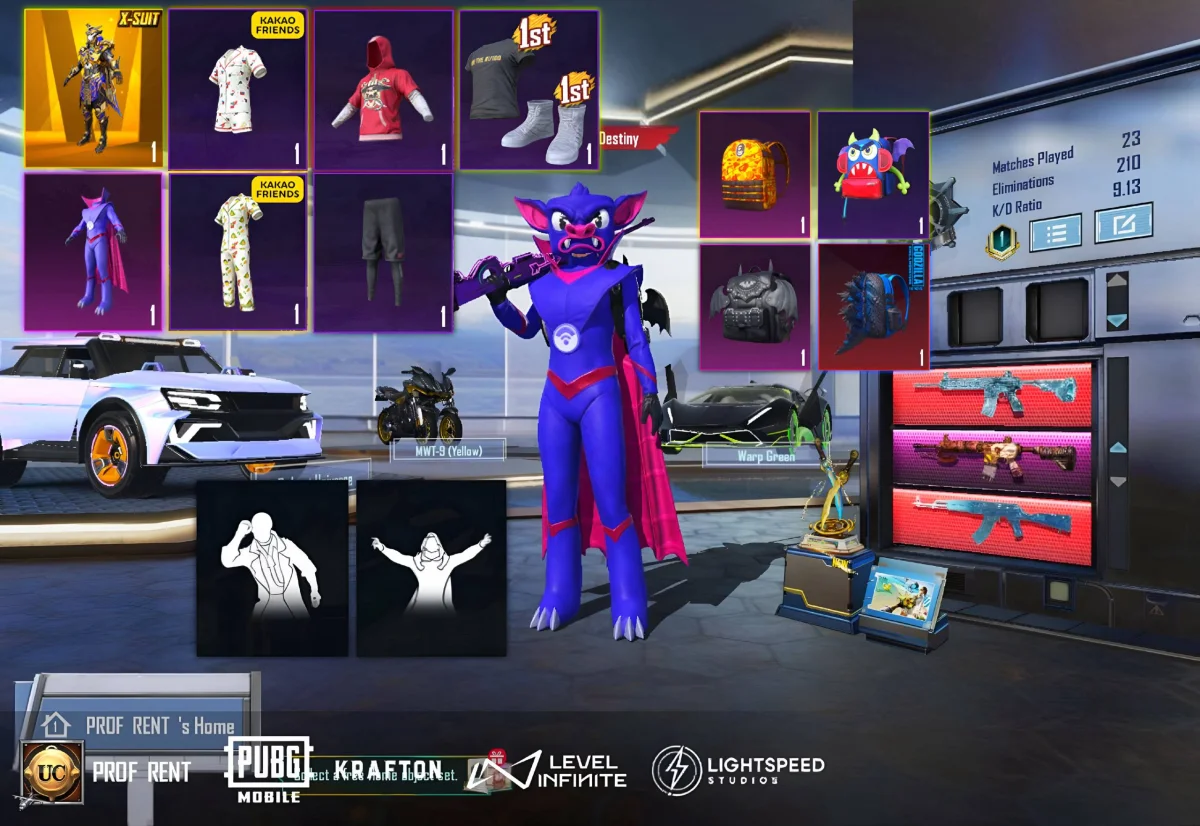Choose the blue monster face backpack tile
Image resolution: width=1200 pixels, height=826 pixels.
point(874,174)
